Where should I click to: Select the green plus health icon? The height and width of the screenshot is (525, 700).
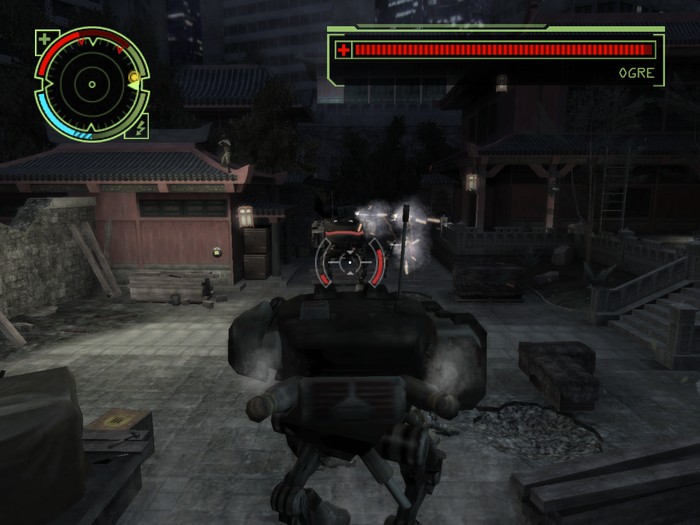(x=44, y=41)
